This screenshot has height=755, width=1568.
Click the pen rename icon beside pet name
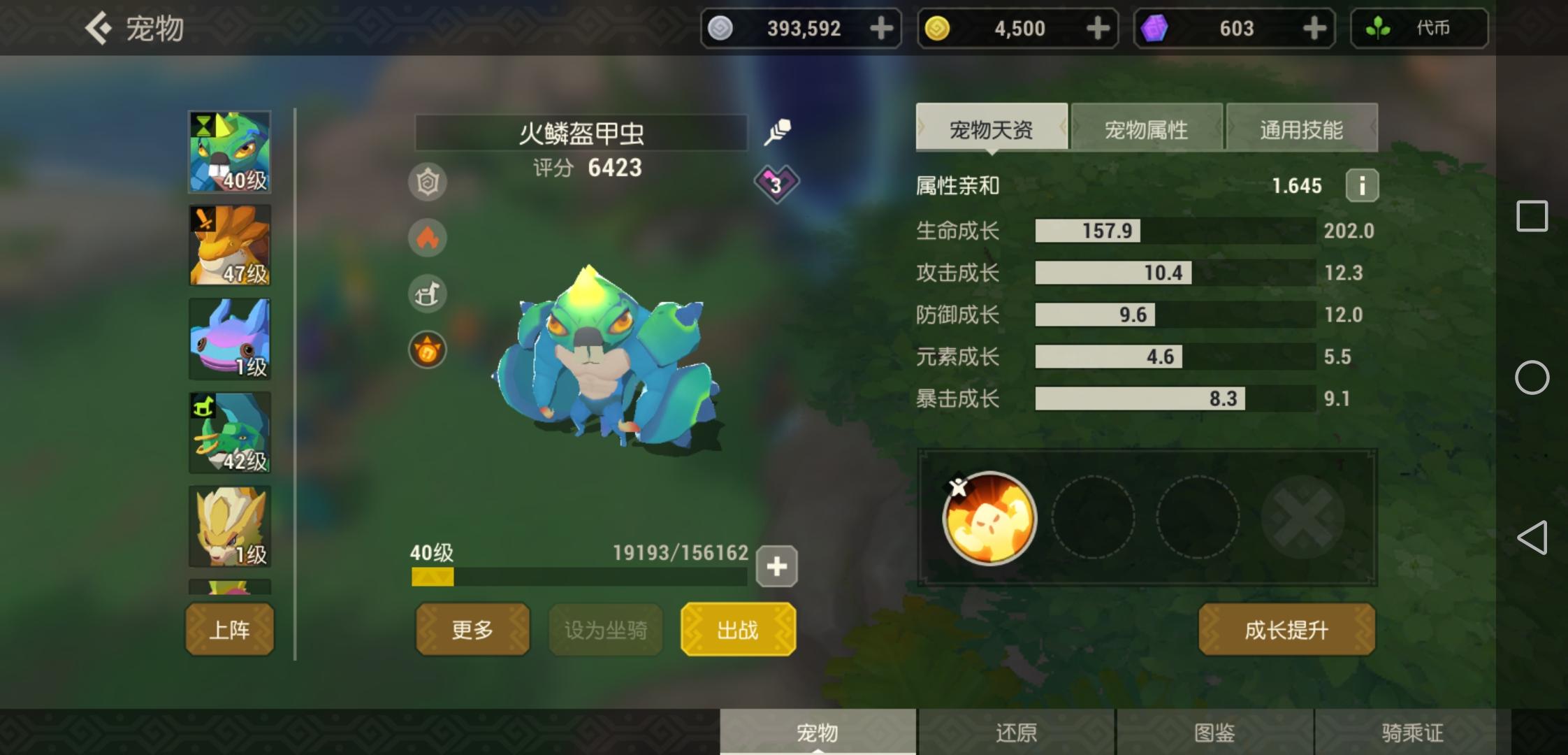pos(778,129)
